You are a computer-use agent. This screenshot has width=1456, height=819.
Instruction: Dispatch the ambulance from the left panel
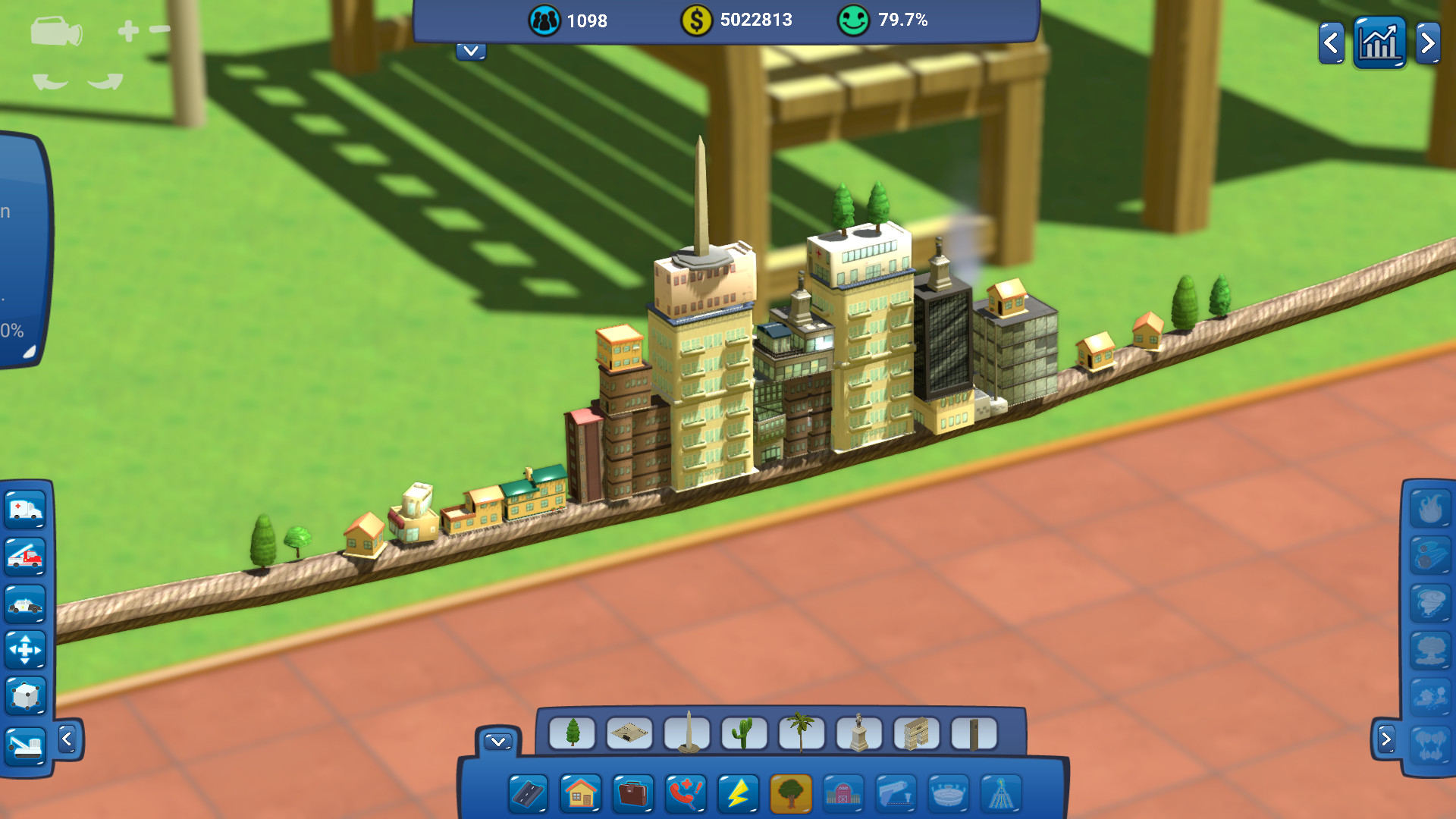[25, 510]
